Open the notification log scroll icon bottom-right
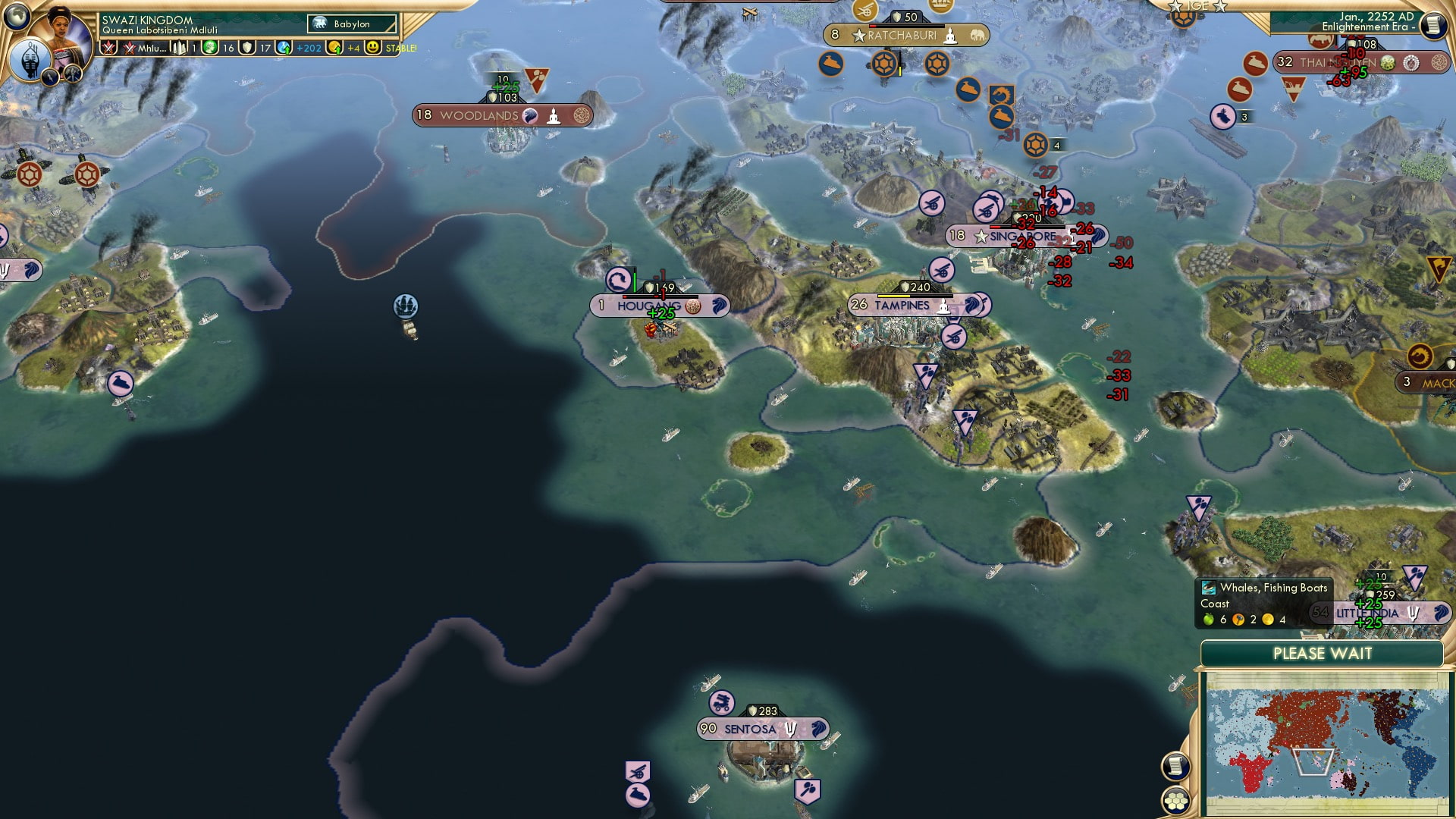1456x819 pixels. pyautogui.click(x=1177, y=766)
